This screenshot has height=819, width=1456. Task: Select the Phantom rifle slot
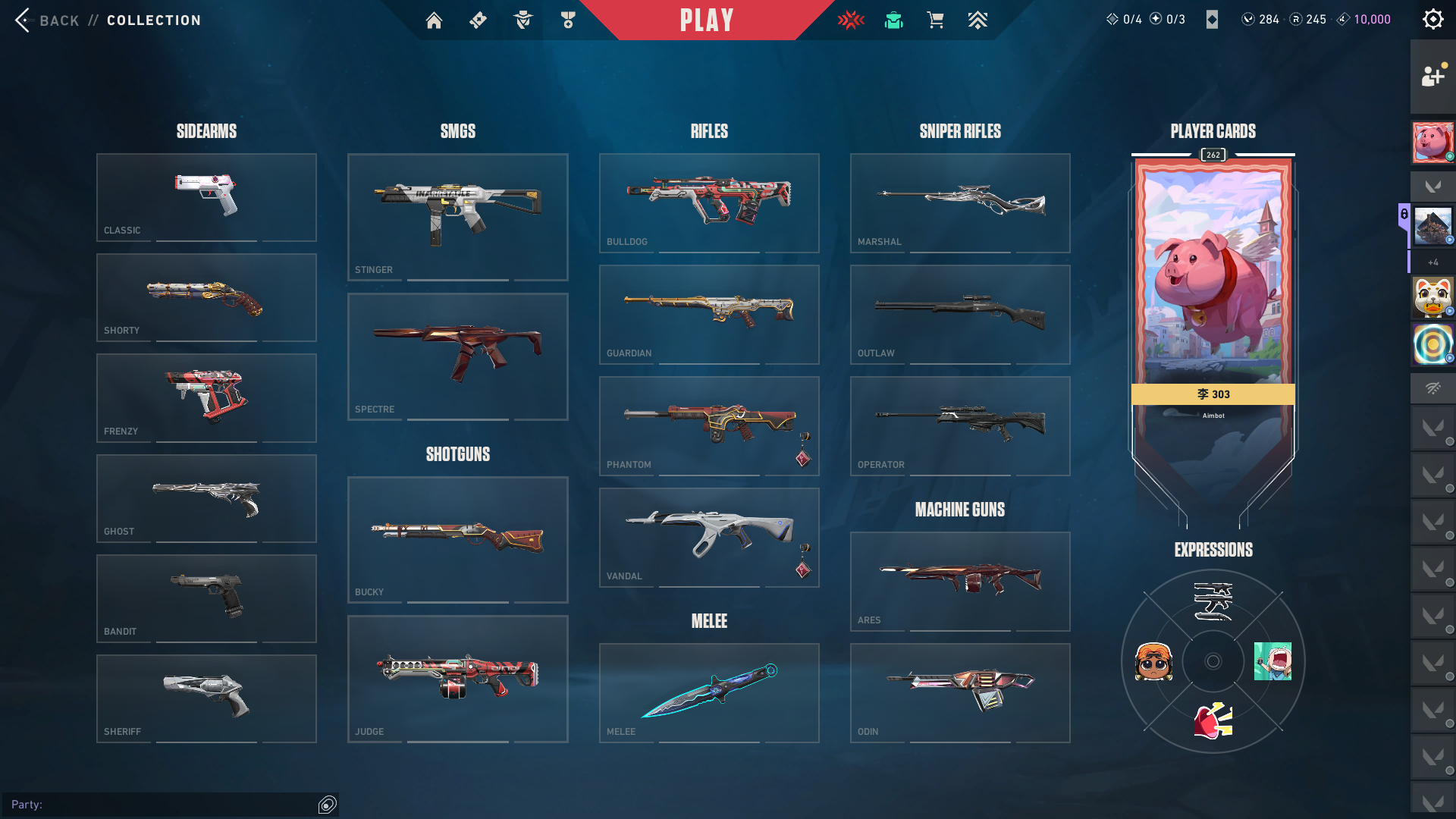tap(709, 425)
